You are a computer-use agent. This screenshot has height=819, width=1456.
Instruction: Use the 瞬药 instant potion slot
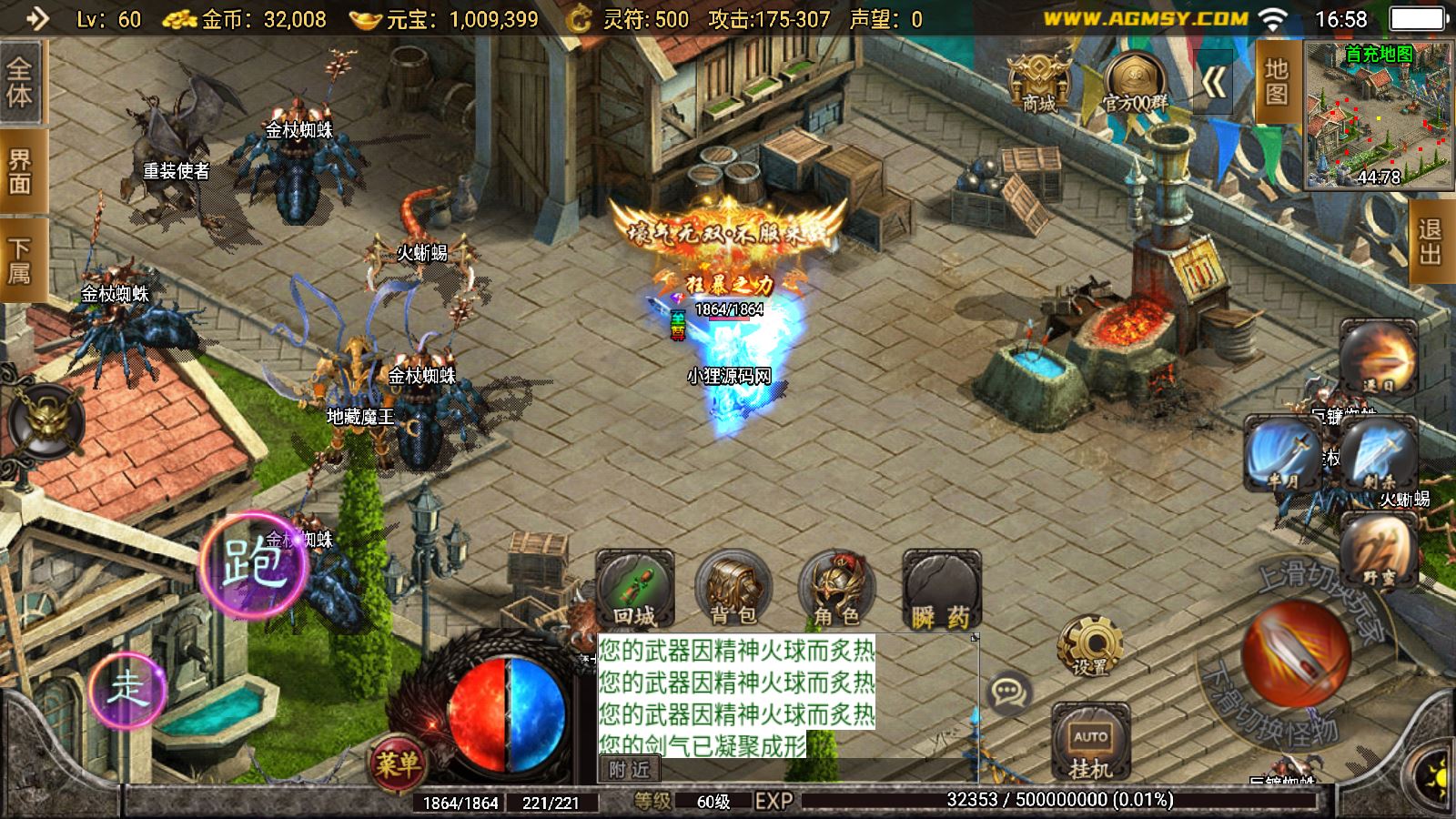click(x=941, y=590)
